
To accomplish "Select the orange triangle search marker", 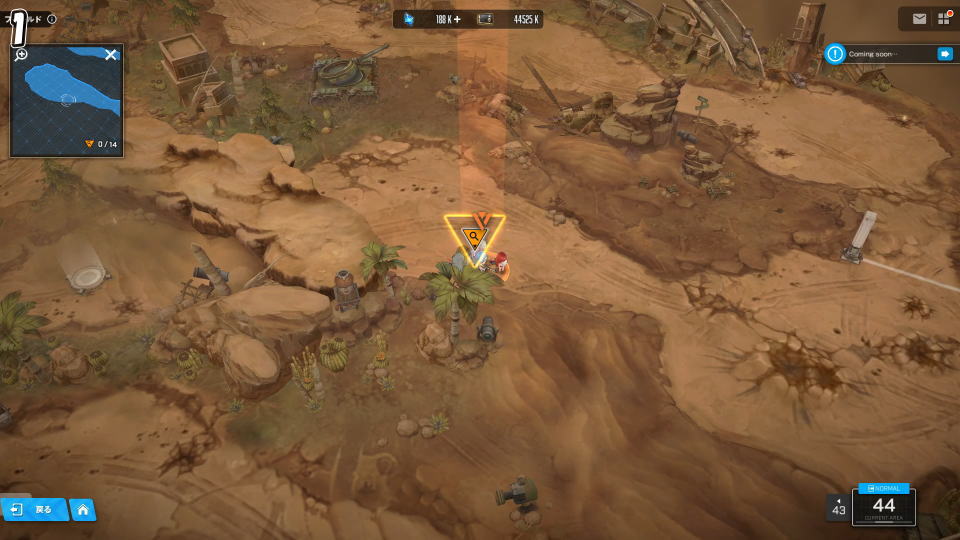I will (x=473, y=237).
